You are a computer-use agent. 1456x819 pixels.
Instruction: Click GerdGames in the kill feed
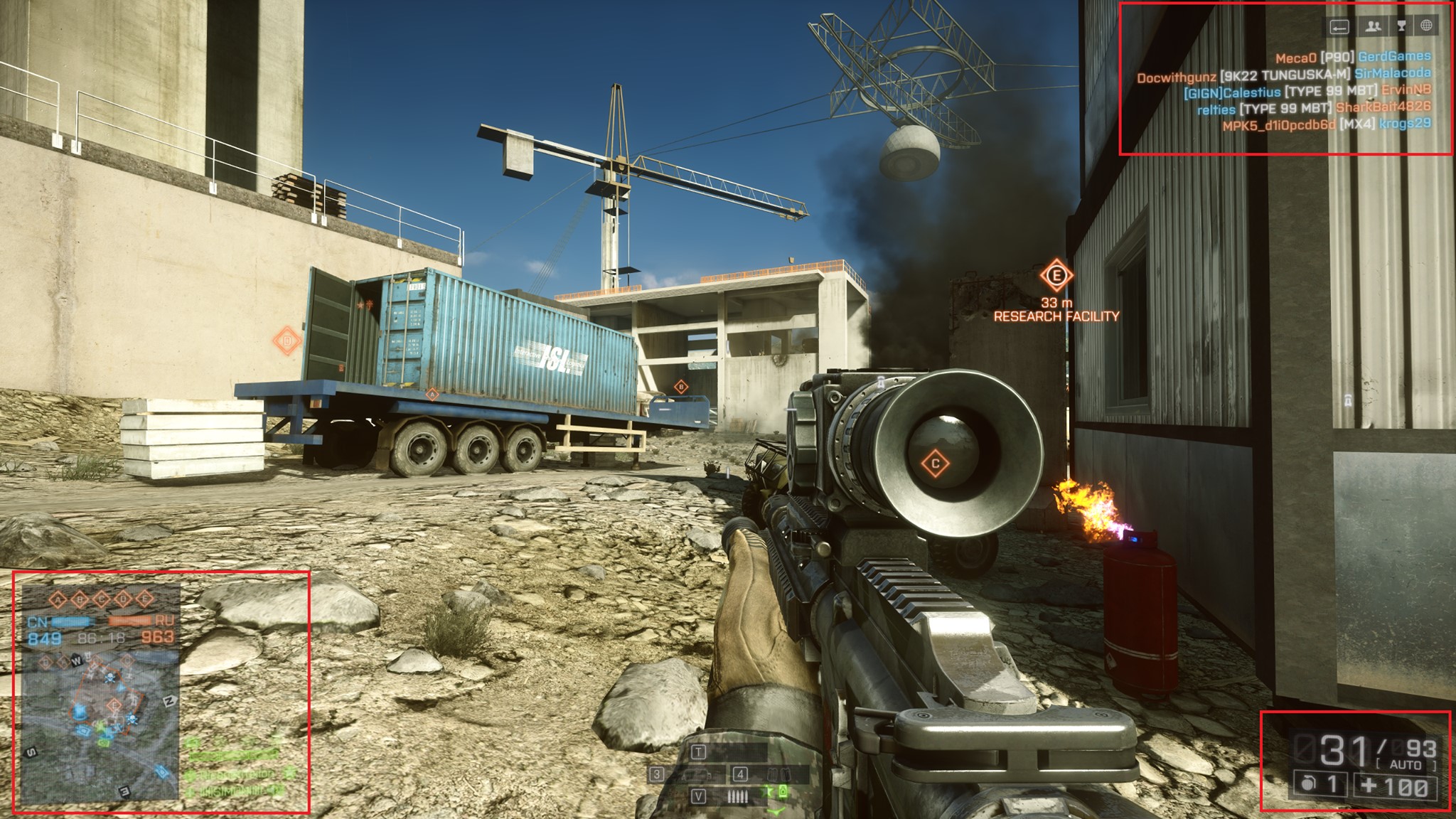click(1394, 57)
